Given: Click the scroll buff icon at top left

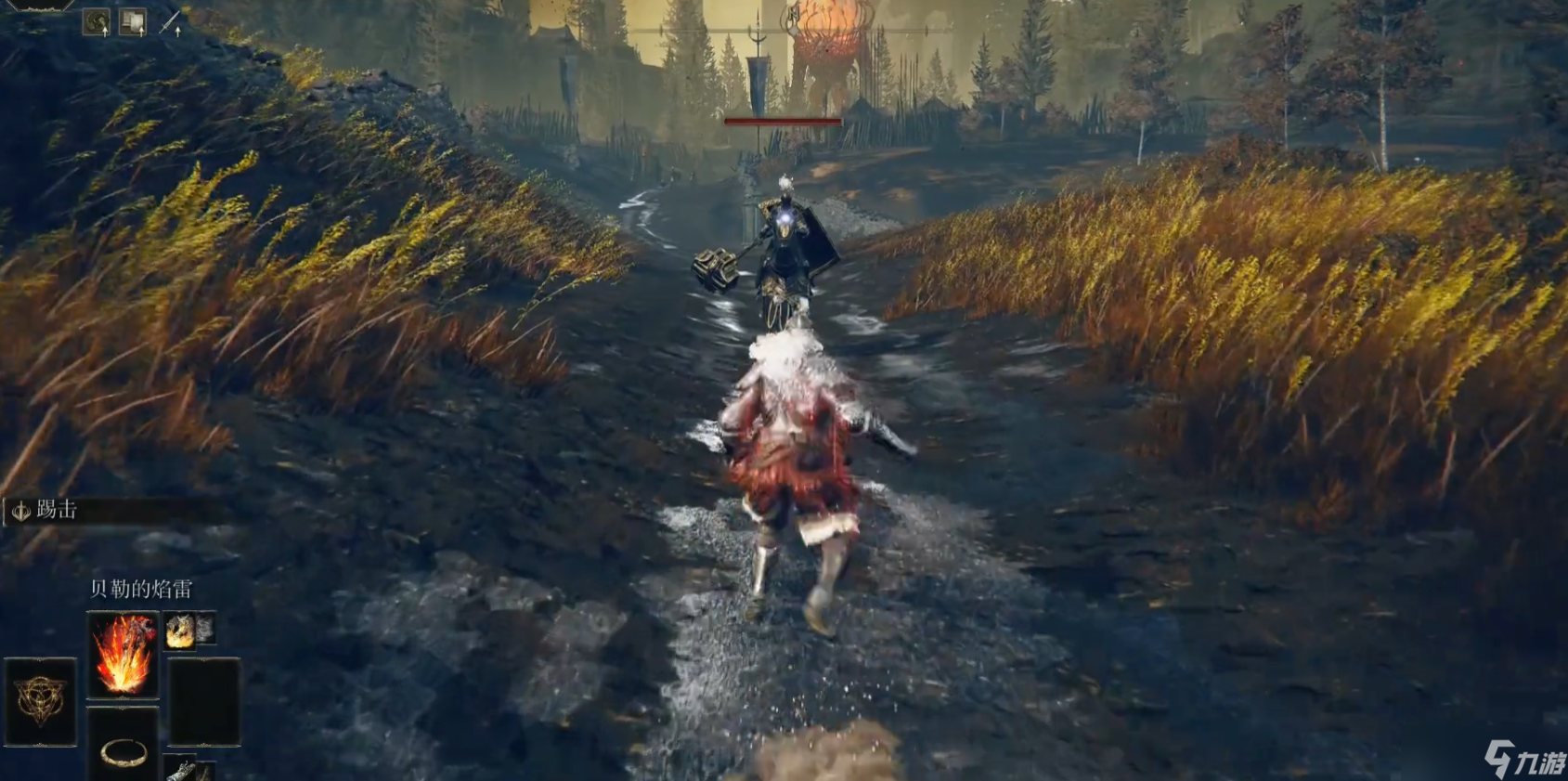Looking at the screenshot, I should click(133, 21).
